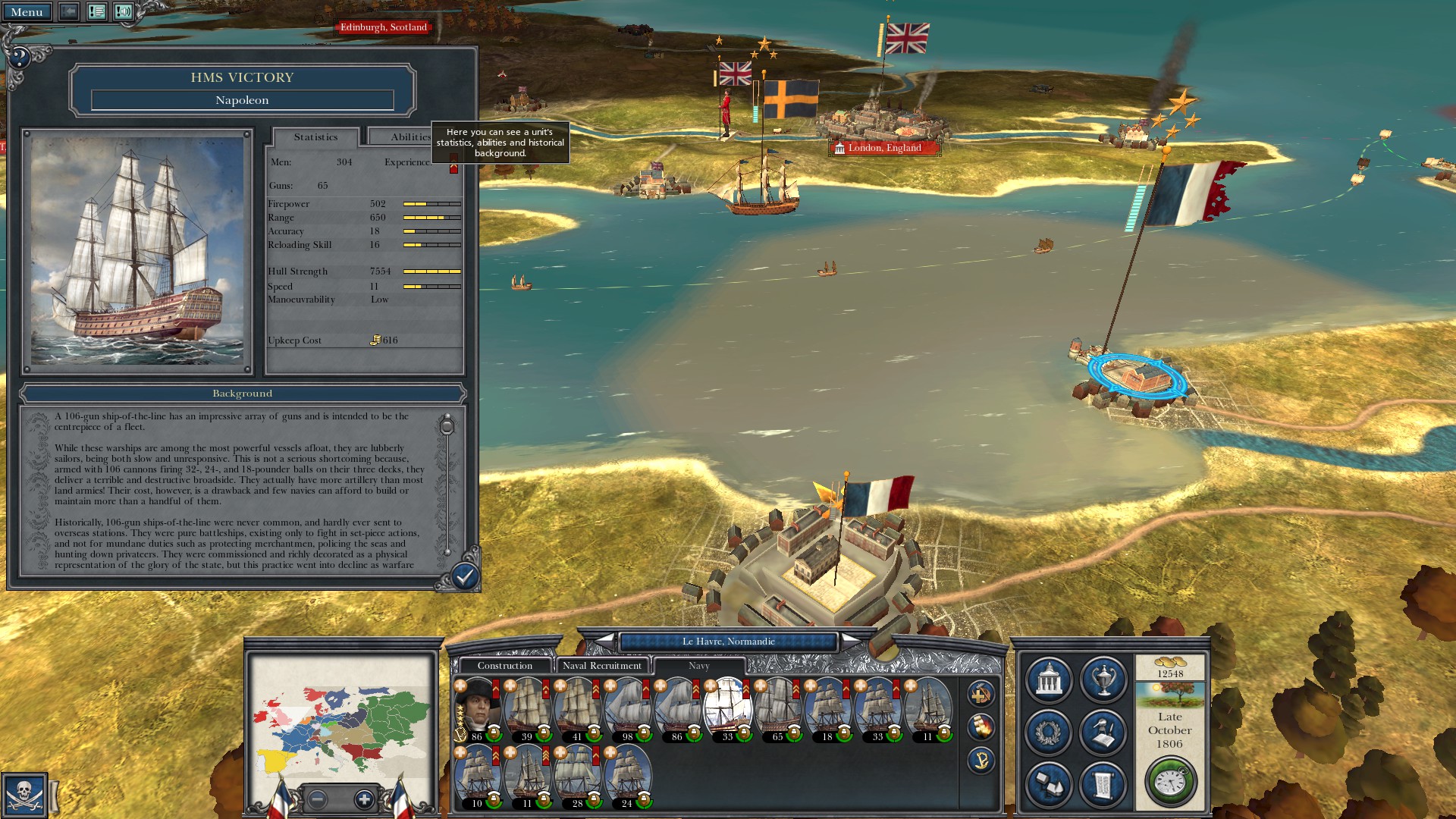Zoom out on the minimap
This screenshot has width=1456, height=819.
318,799
